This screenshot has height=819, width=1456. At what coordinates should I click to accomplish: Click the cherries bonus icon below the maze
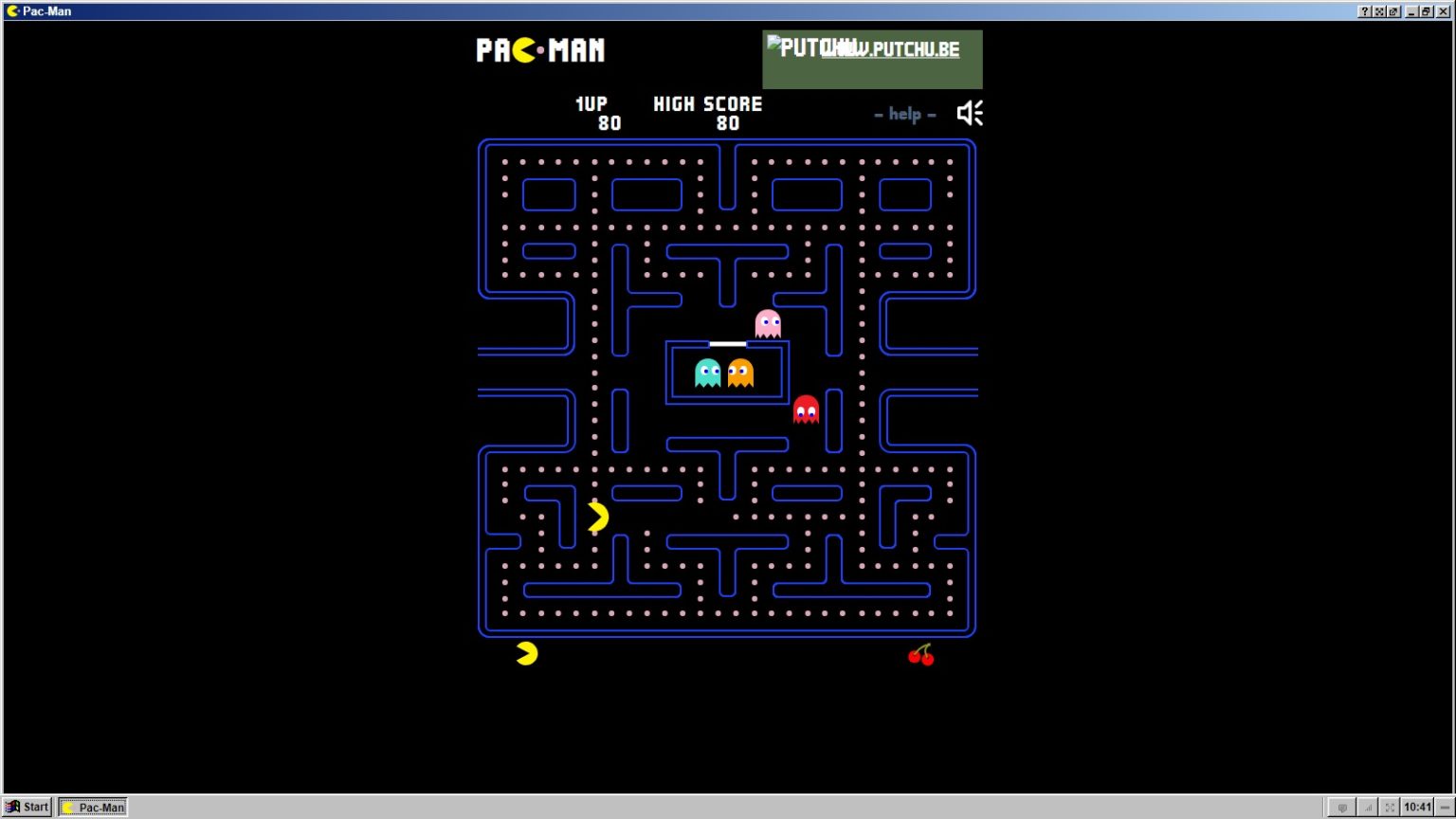click(922, 653)
